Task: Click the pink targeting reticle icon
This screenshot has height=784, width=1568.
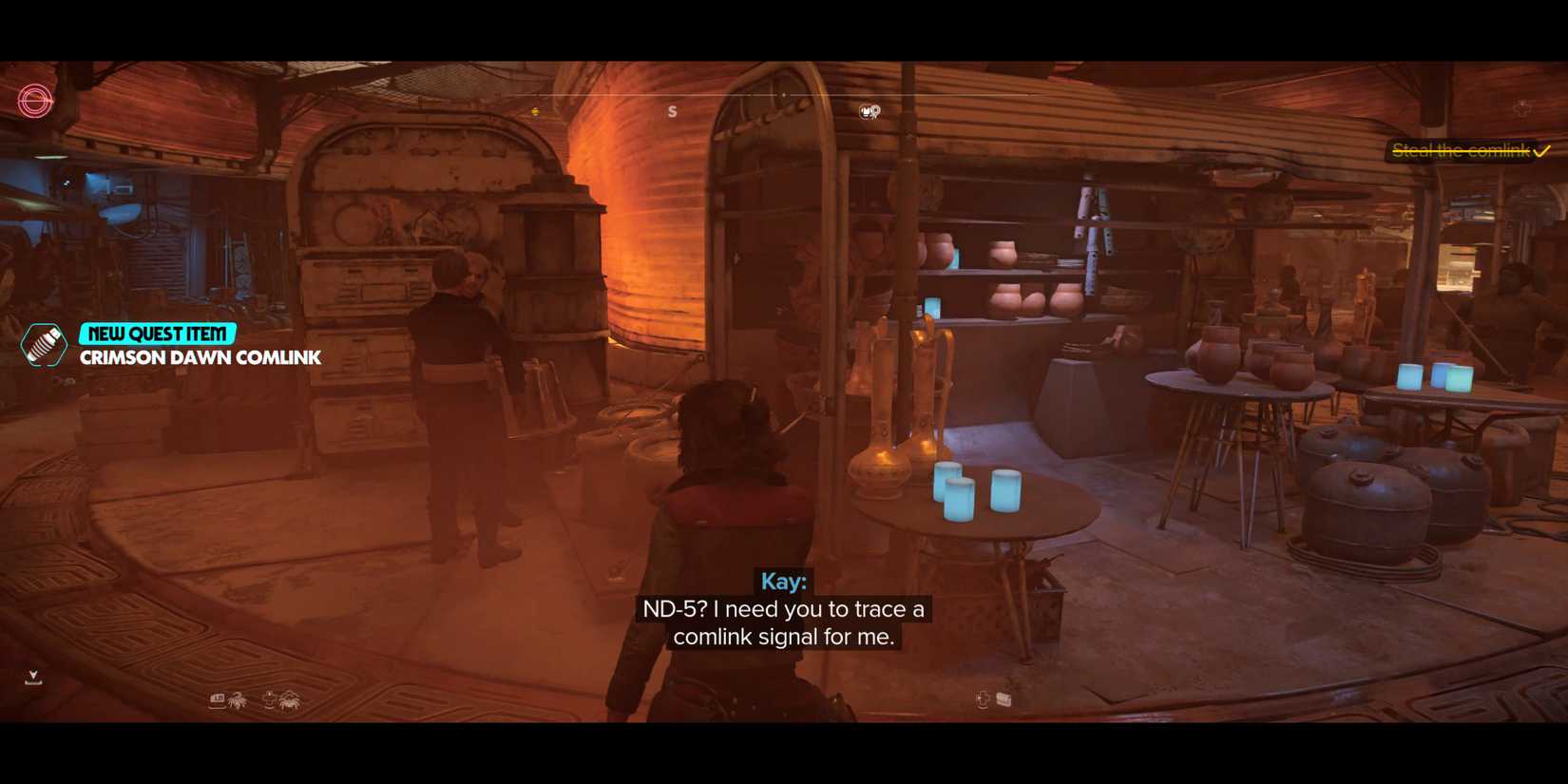Action: coord(33,102)
